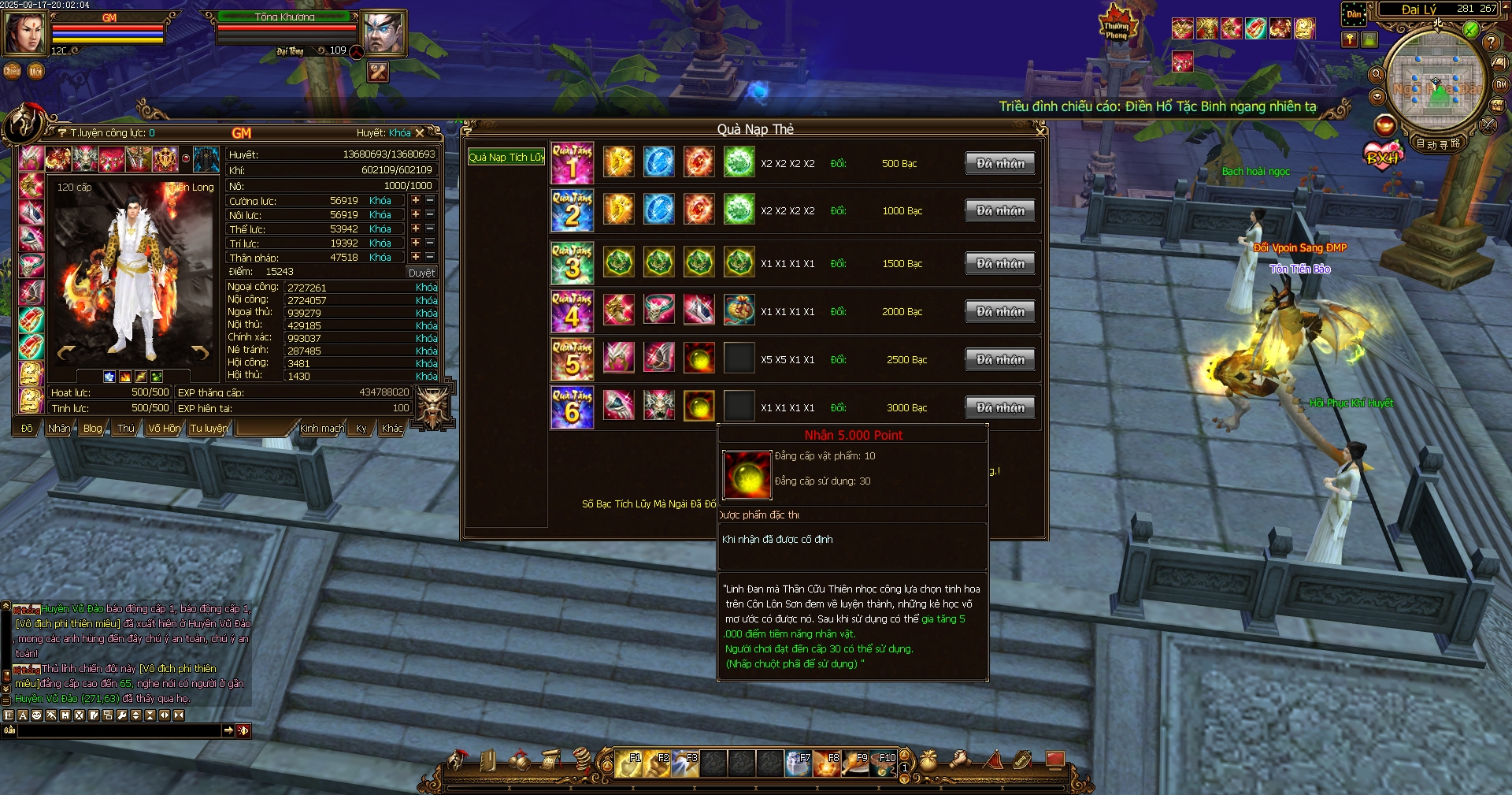
Task: Select the Quà Nạp Tích Lũy category
Action: pyautogui.click(x=506, y=158)
